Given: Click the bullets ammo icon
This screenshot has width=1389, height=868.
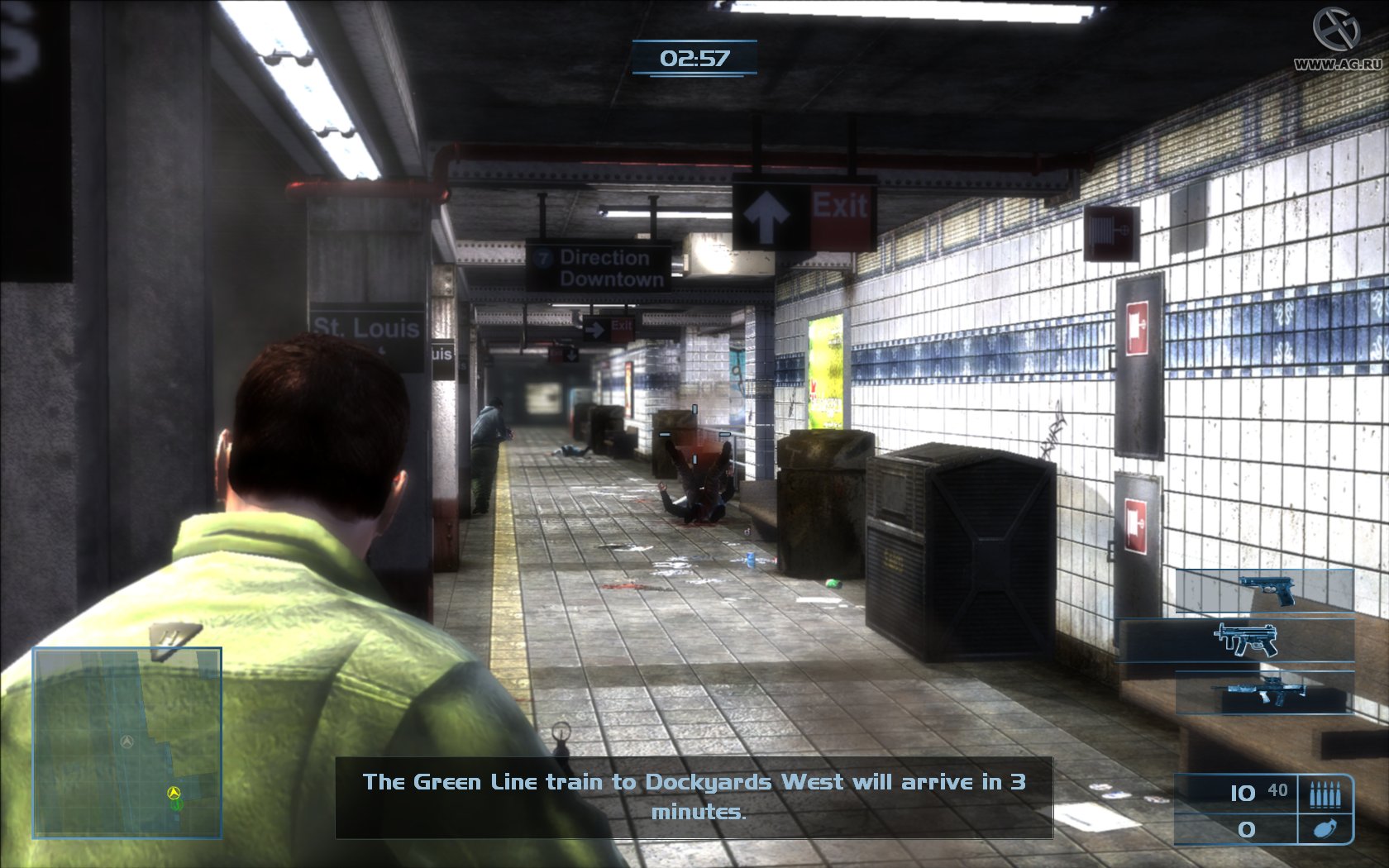Looking at the screenshot, I should [1325, 794].
